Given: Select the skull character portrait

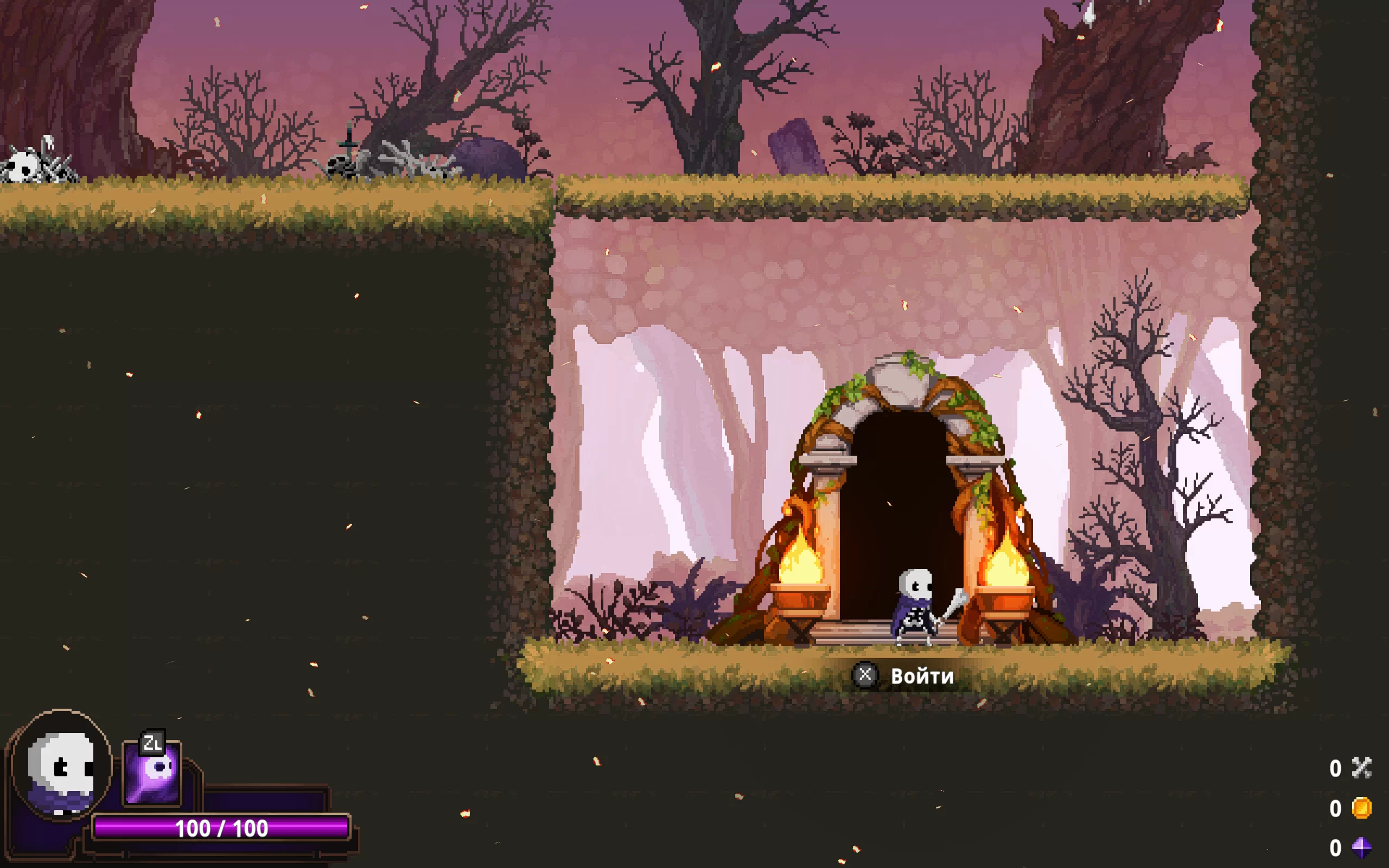Looking at the screenshot, I should click(x=62, y=767).
